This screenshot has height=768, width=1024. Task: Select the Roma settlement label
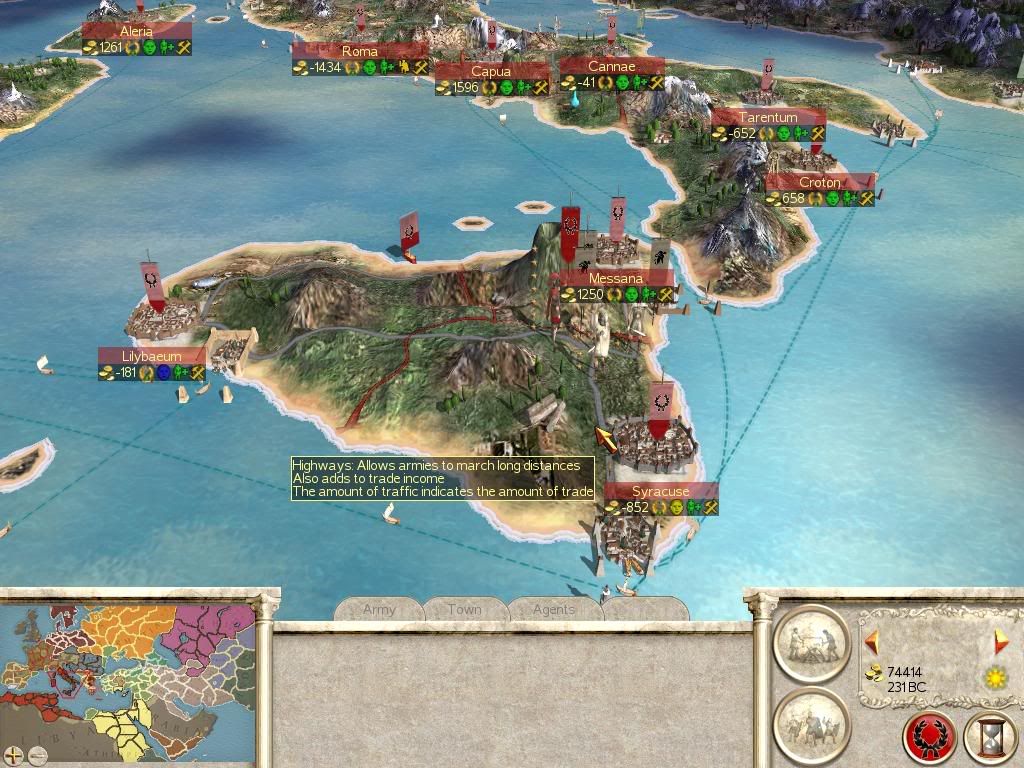(360, 51)
